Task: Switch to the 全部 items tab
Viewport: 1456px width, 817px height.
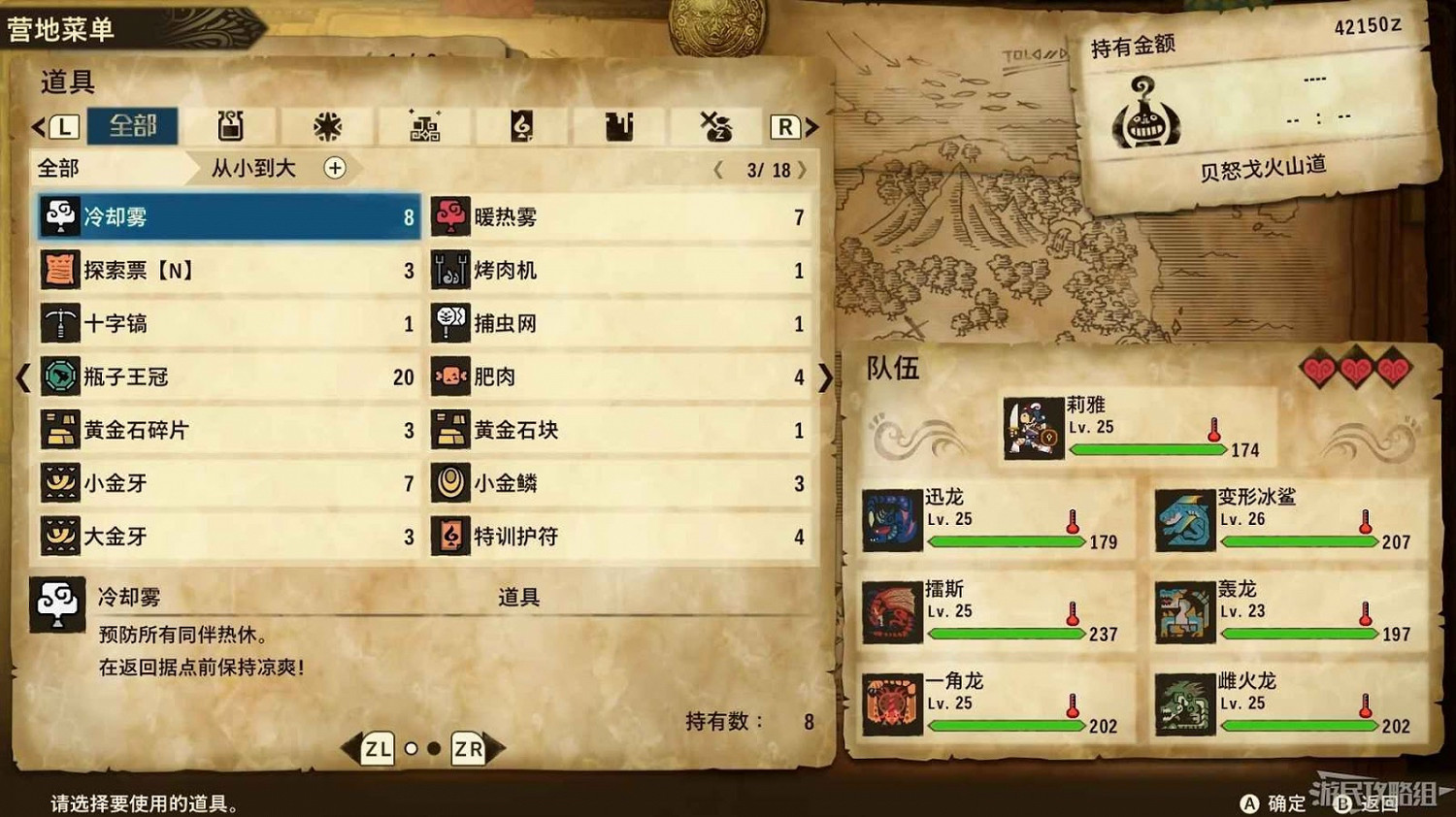Action: point(131,126)
